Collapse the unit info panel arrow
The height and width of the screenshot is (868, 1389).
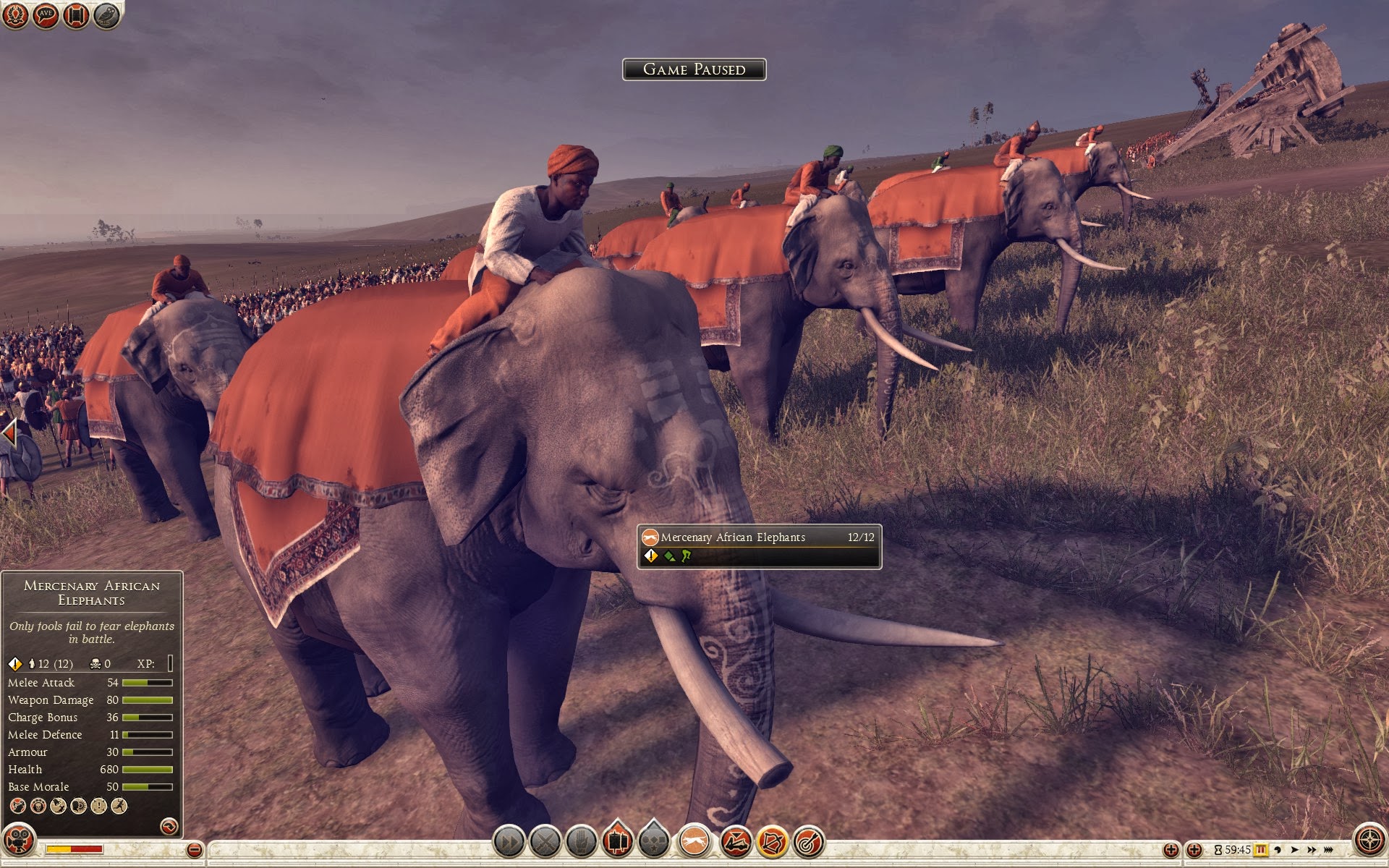(169, 826)
